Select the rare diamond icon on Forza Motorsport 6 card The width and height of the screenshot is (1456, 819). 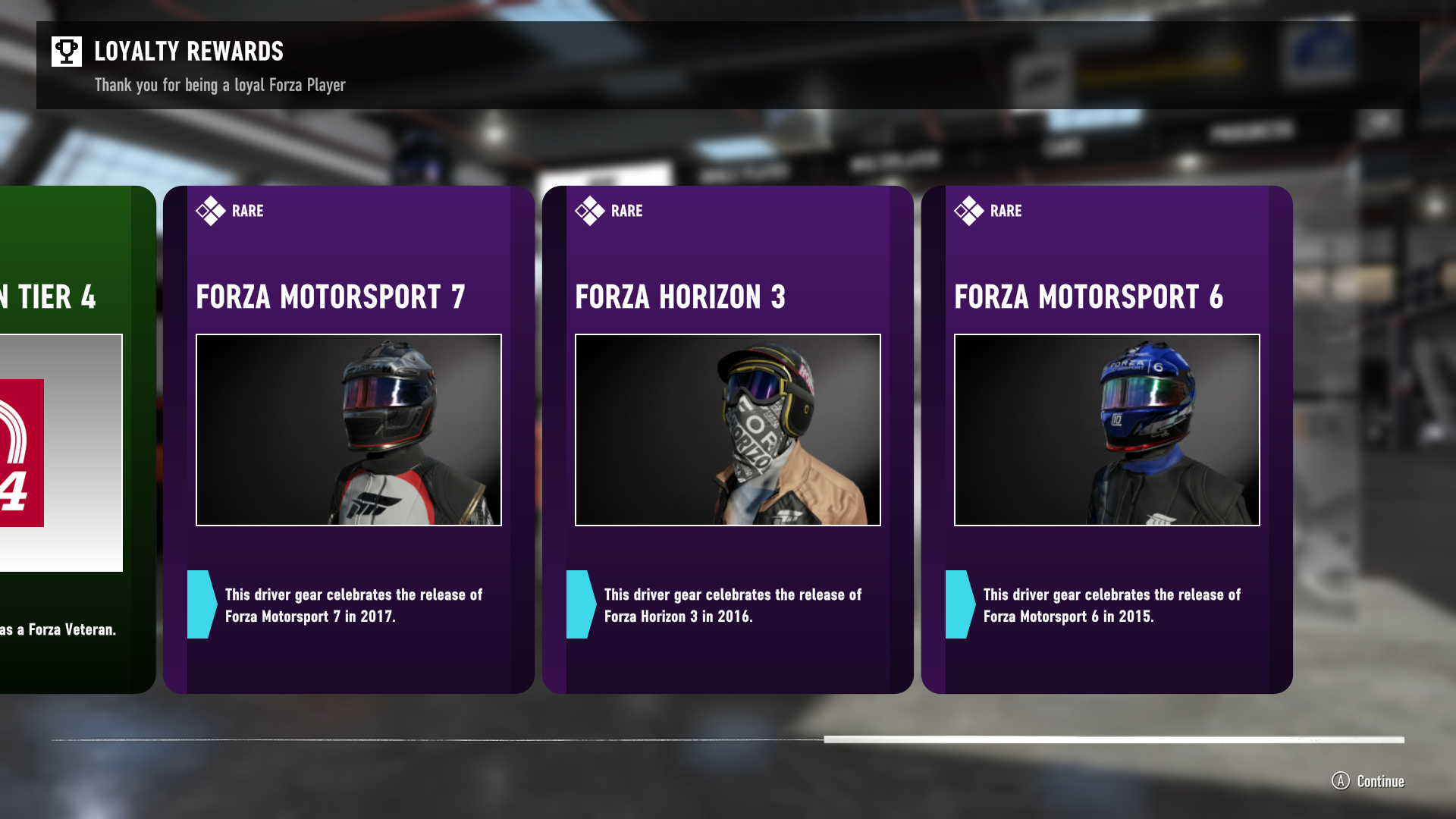pyautogui.click(x=969, y=210)
